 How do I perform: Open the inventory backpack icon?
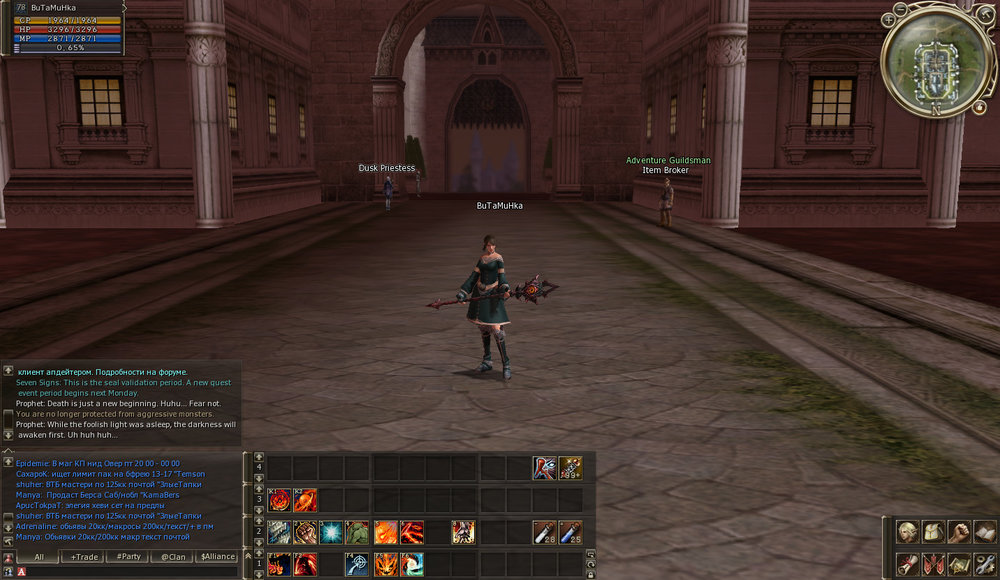(933, 532)
